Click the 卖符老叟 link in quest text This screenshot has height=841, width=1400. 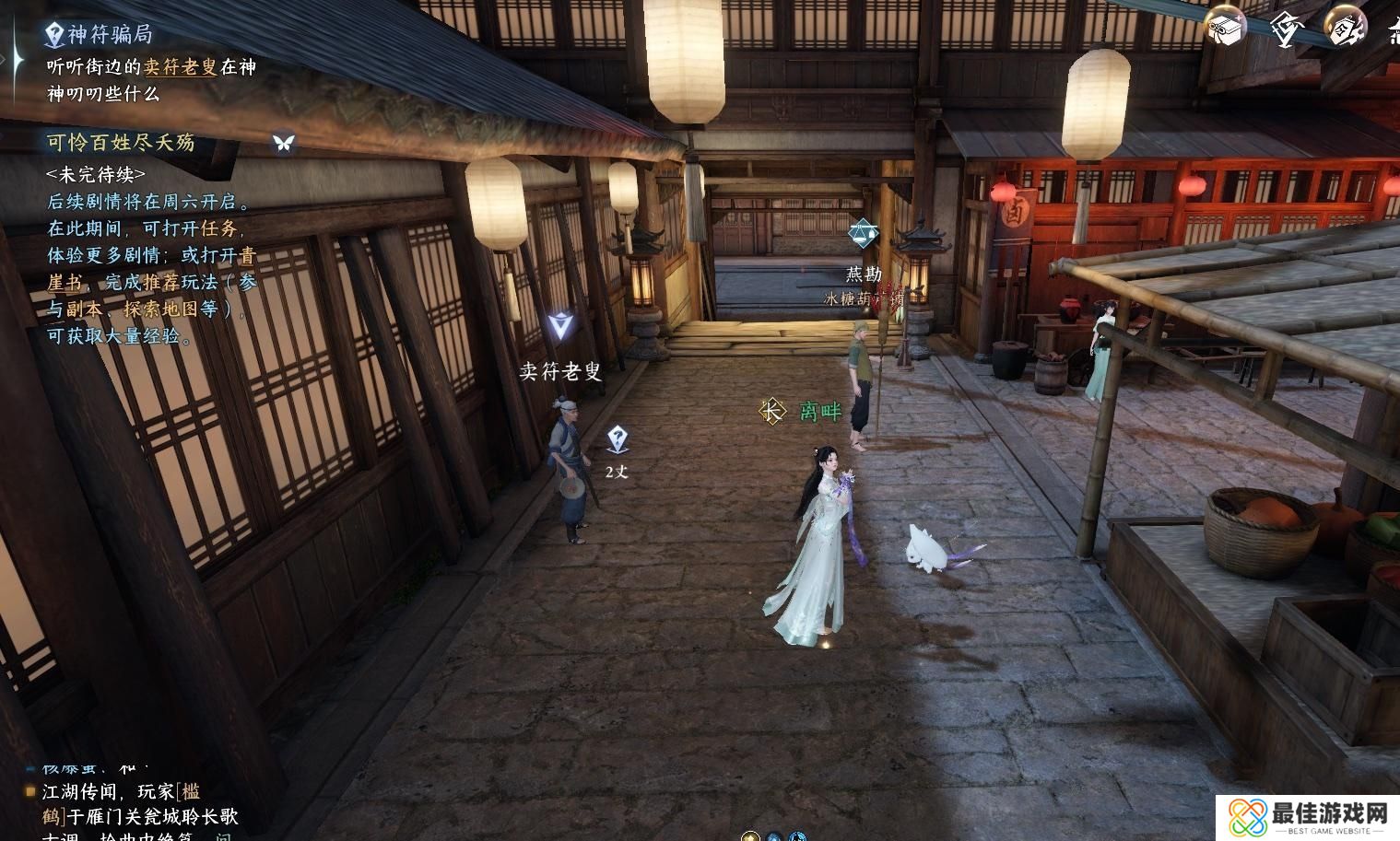[181, 66]
